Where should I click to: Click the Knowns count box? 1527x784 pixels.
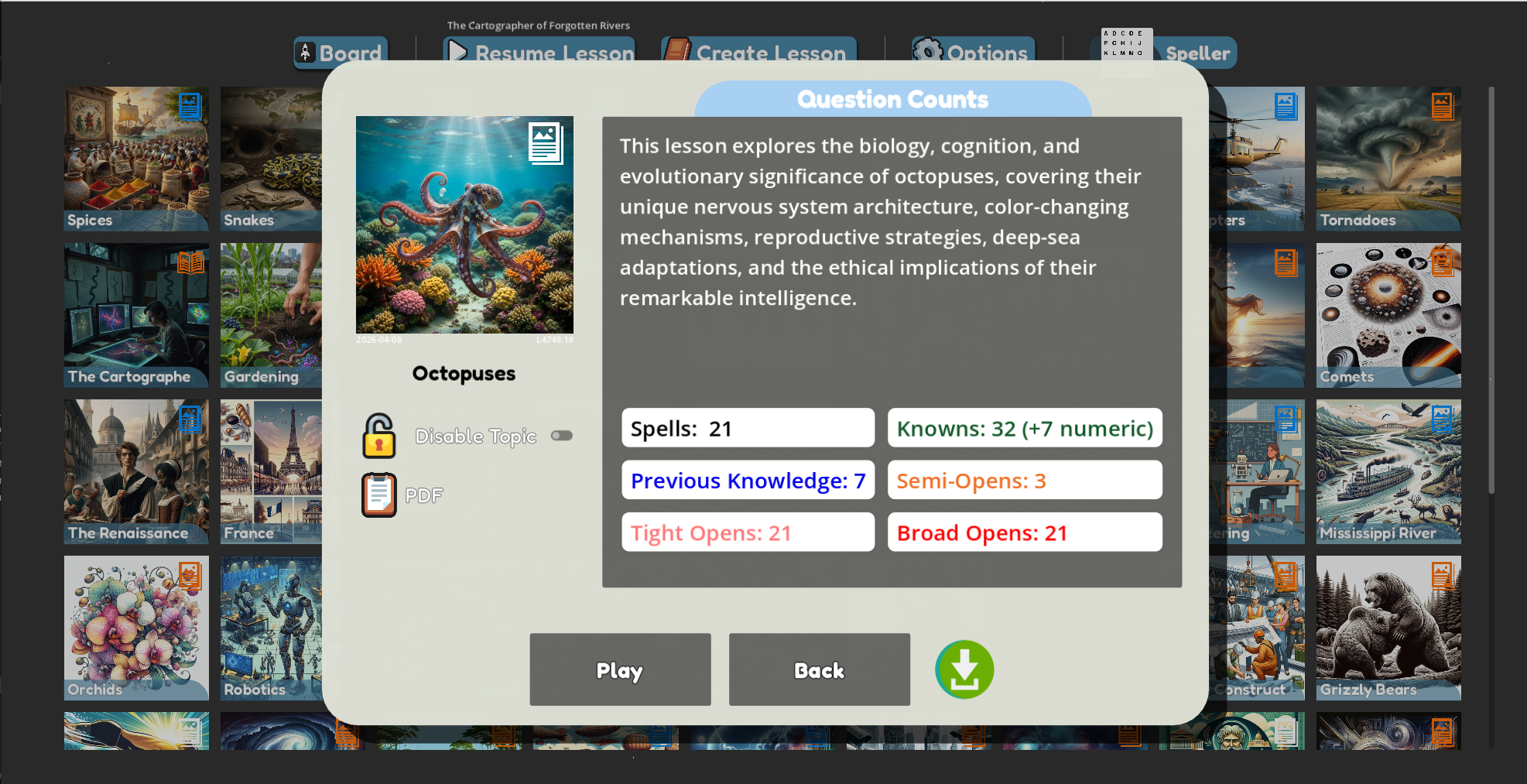pyautogui.click(x=1024, y=427)
